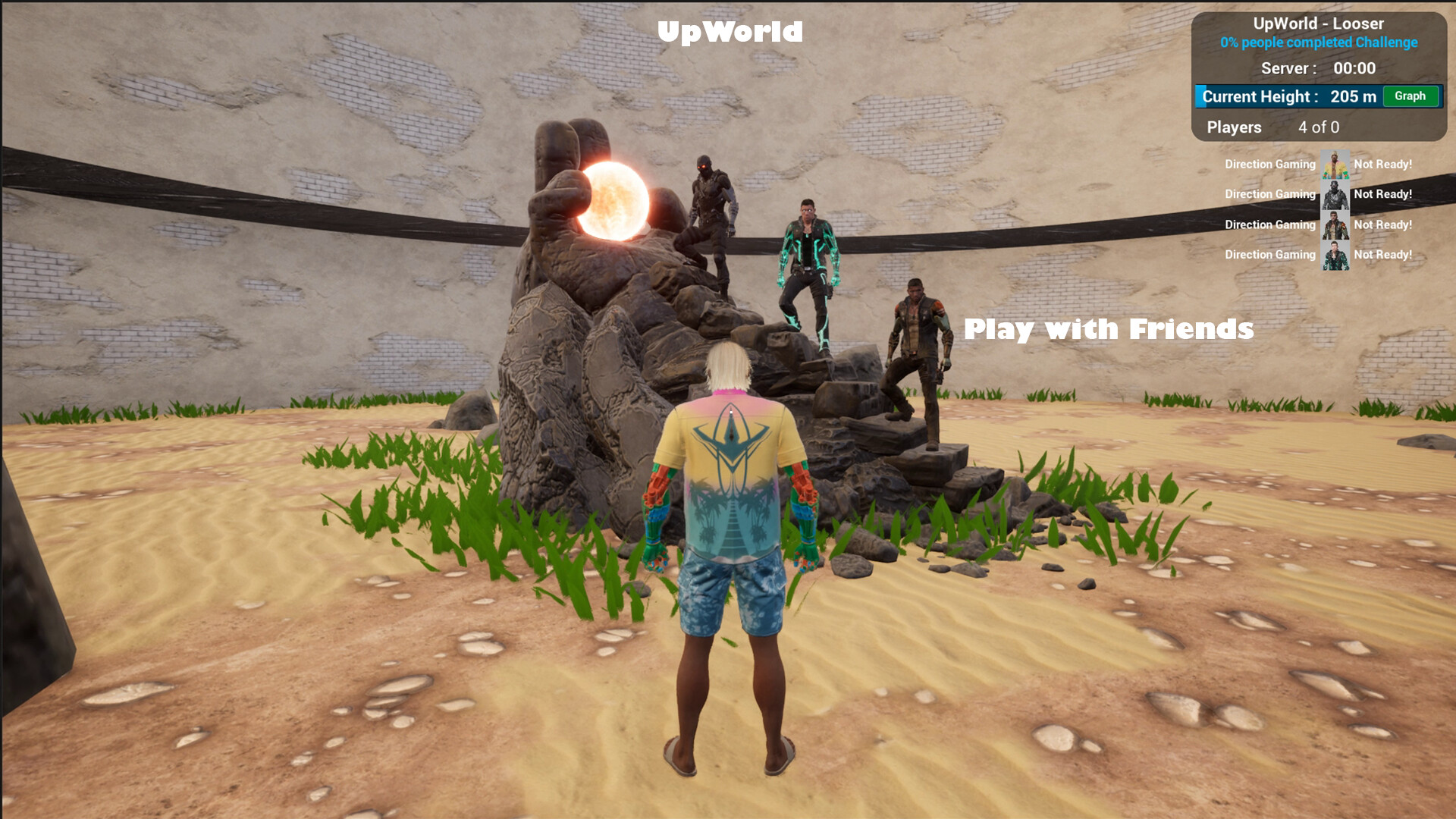1456x819 pixels.
Task: Select the bottom player avatar in the list
Action: pos(1335,255)
